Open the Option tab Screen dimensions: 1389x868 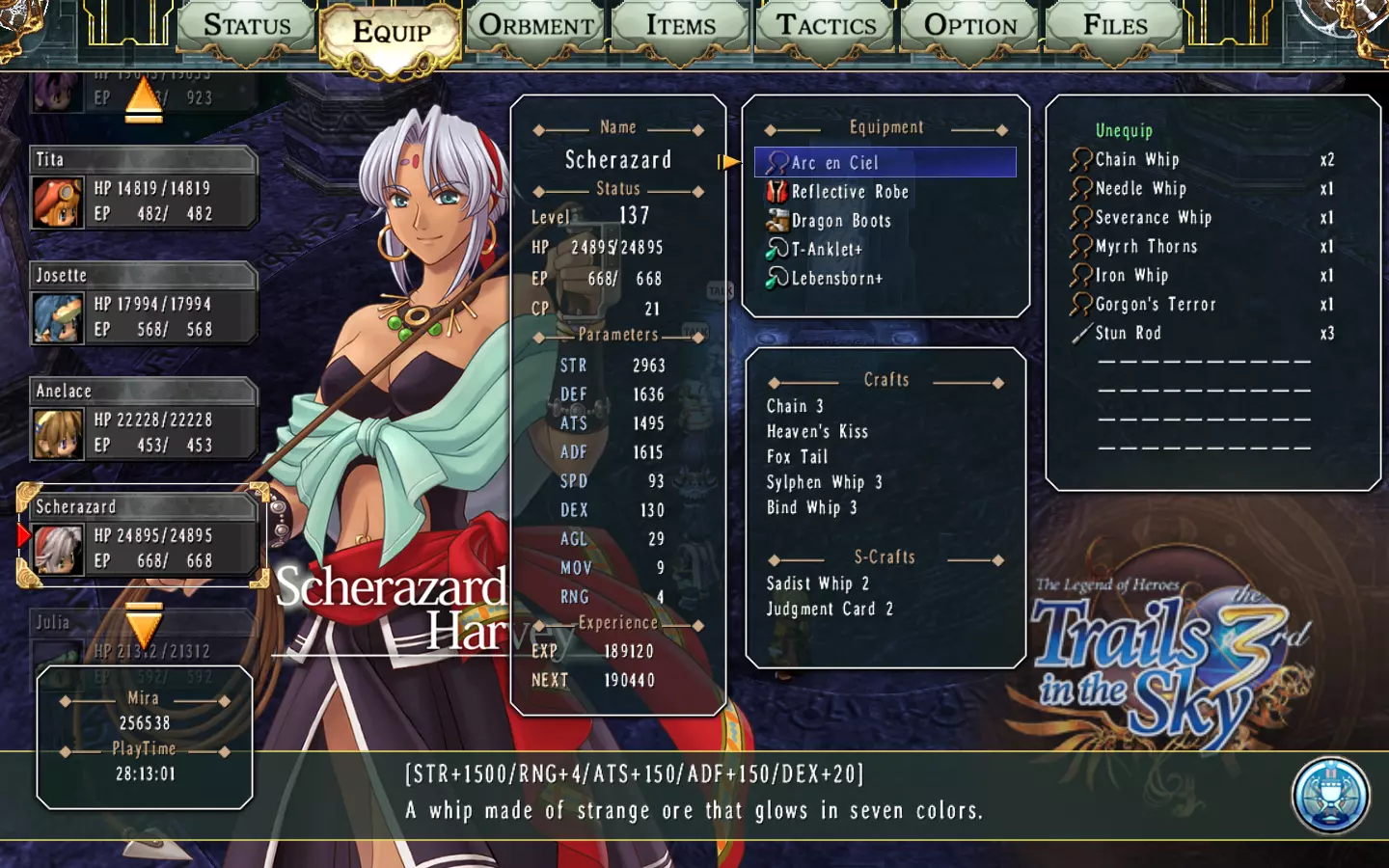click(970, 27)
